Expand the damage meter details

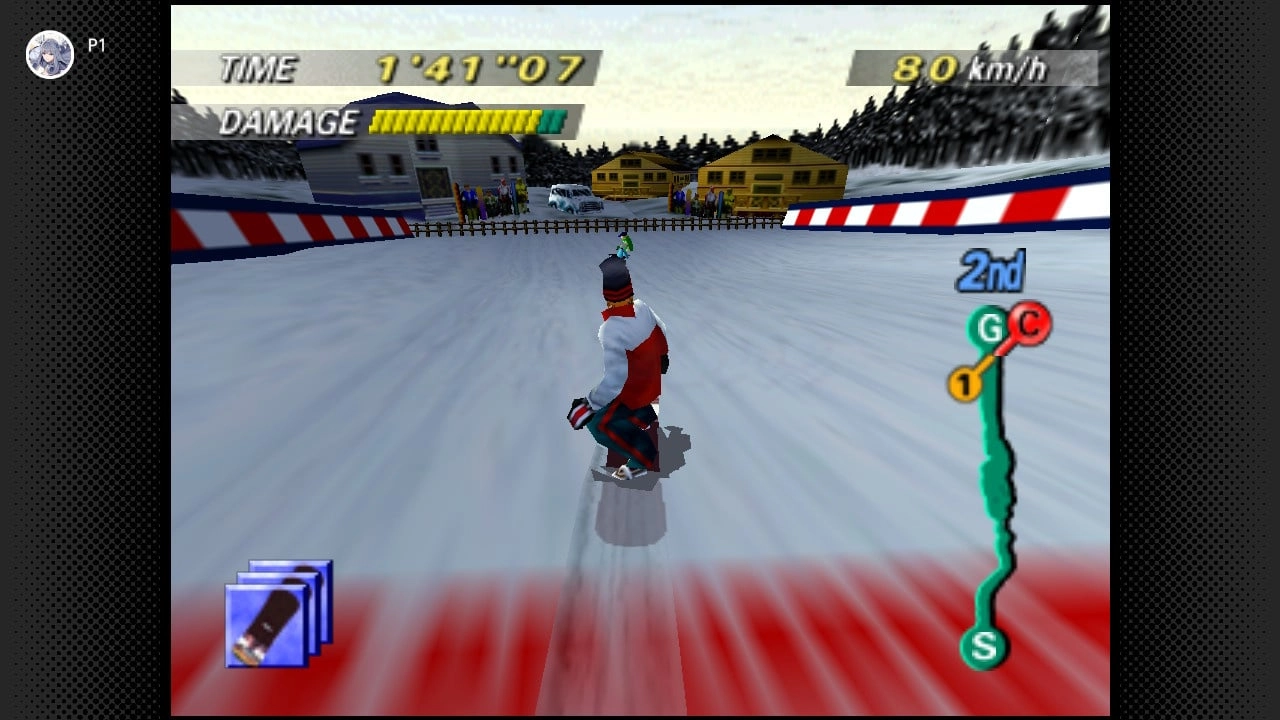tap(455, 121)
